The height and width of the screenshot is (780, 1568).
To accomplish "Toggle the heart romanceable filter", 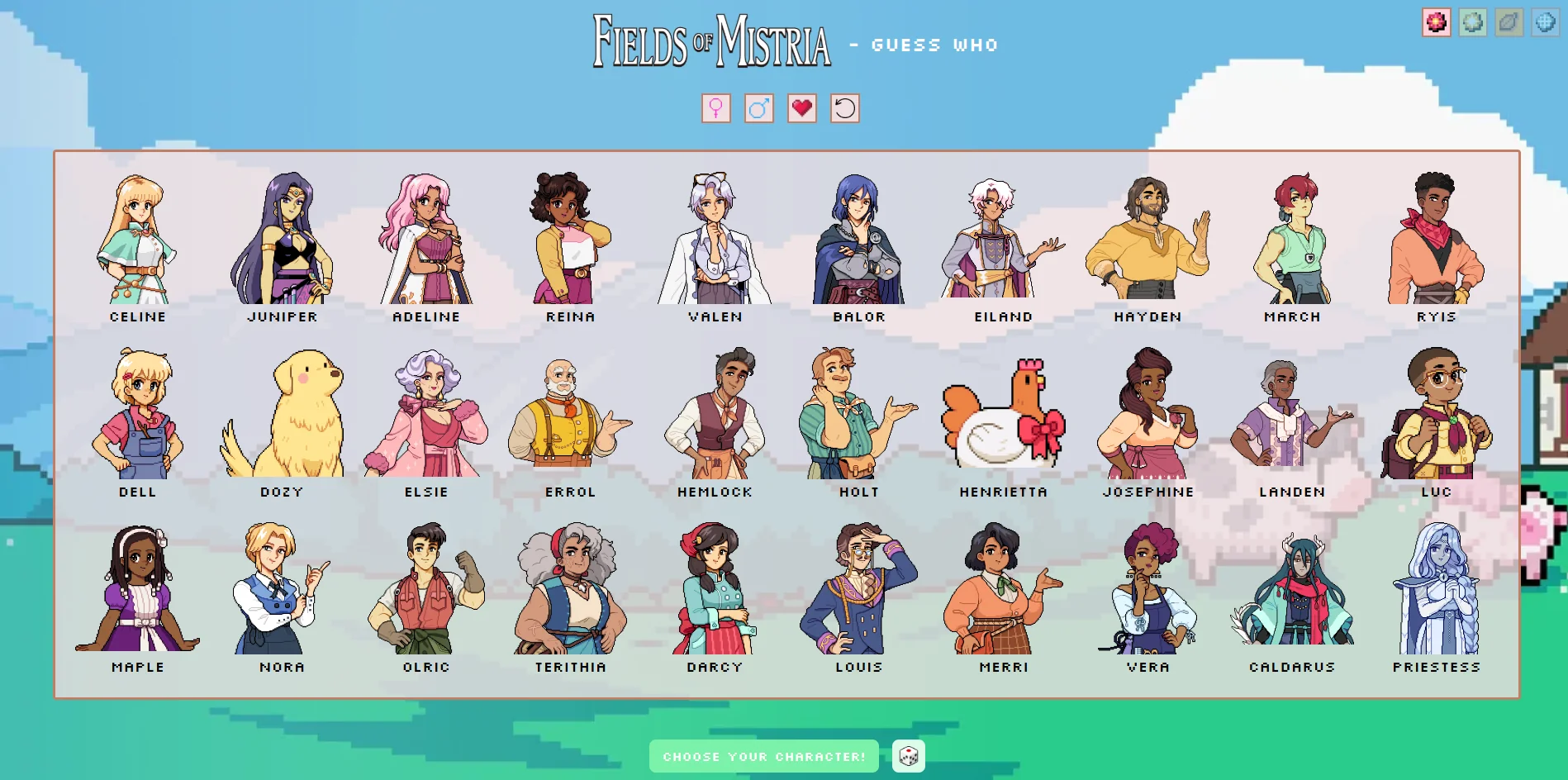I will pos(801,108).
